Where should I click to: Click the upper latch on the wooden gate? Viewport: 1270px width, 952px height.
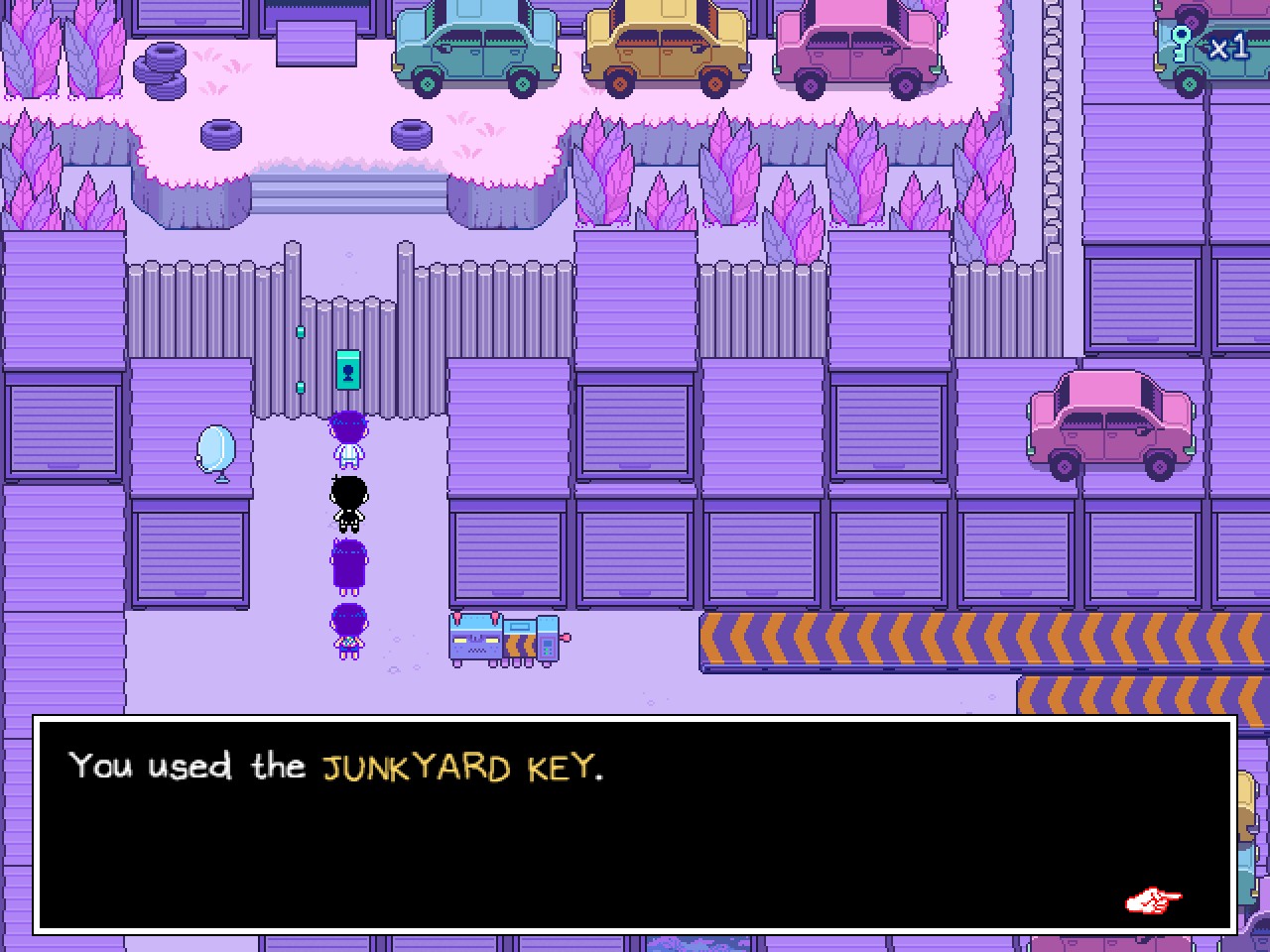(x=300, y=330)
